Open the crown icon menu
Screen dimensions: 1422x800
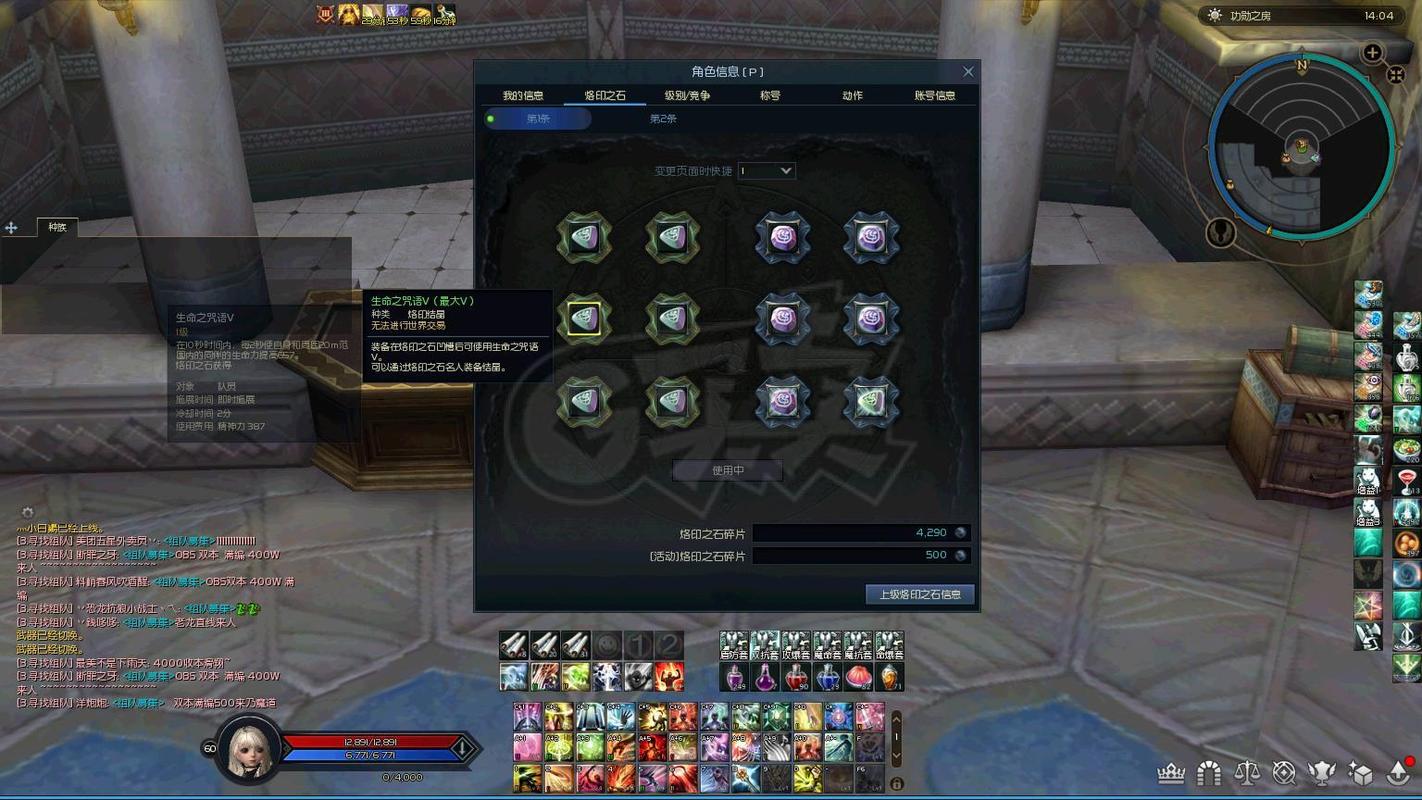[x=1171, y=773]
